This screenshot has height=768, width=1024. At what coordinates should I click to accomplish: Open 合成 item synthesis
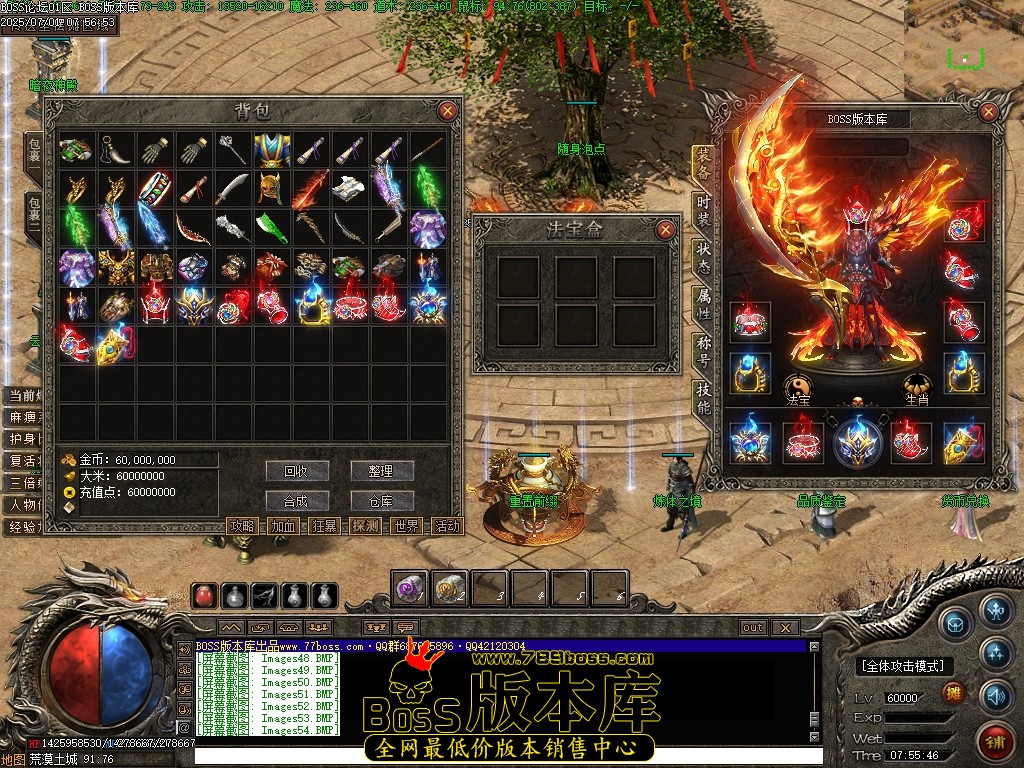(x=297, y=500)
